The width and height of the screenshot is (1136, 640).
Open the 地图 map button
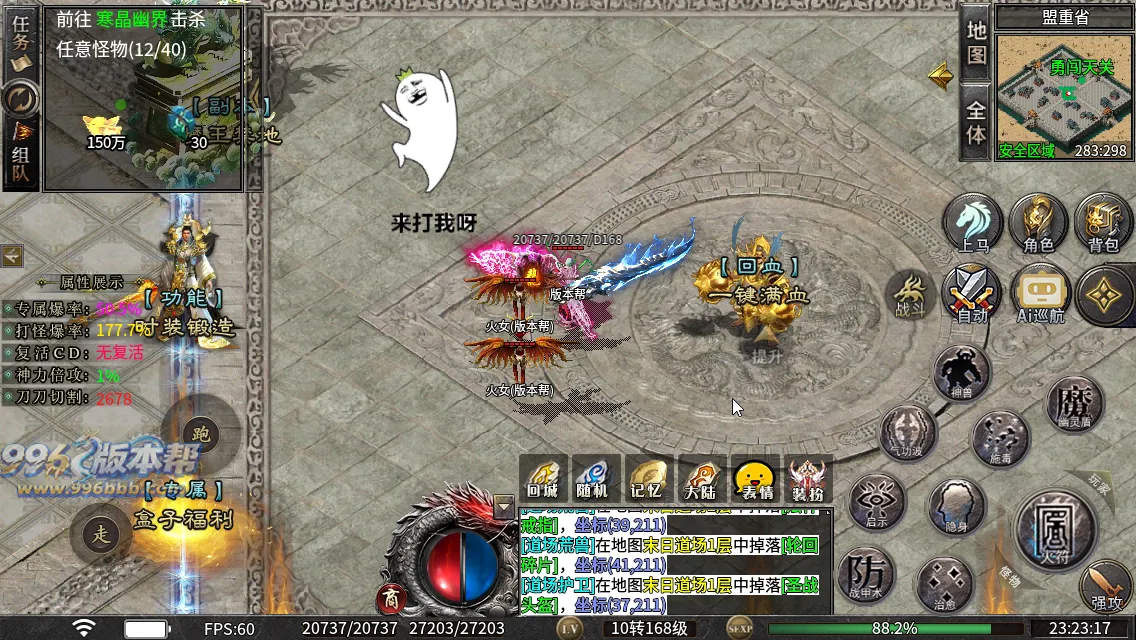point(976,42)
